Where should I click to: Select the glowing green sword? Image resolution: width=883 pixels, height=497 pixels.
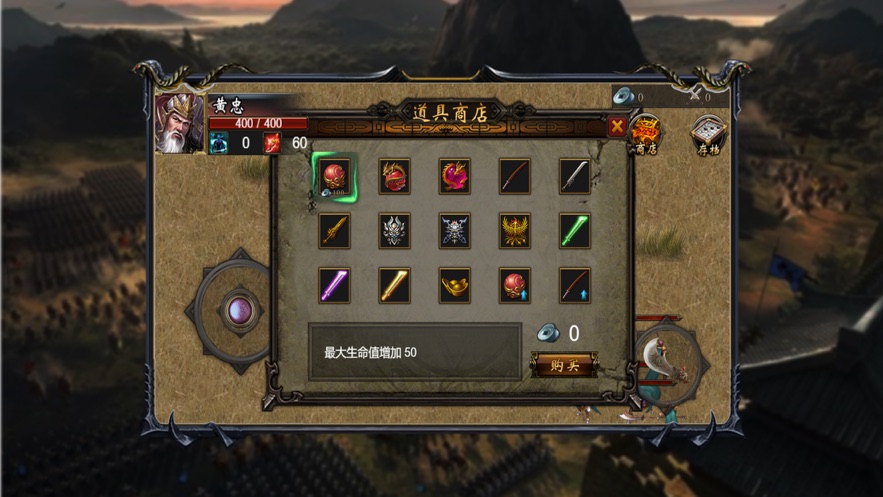(x=575, y=231)
